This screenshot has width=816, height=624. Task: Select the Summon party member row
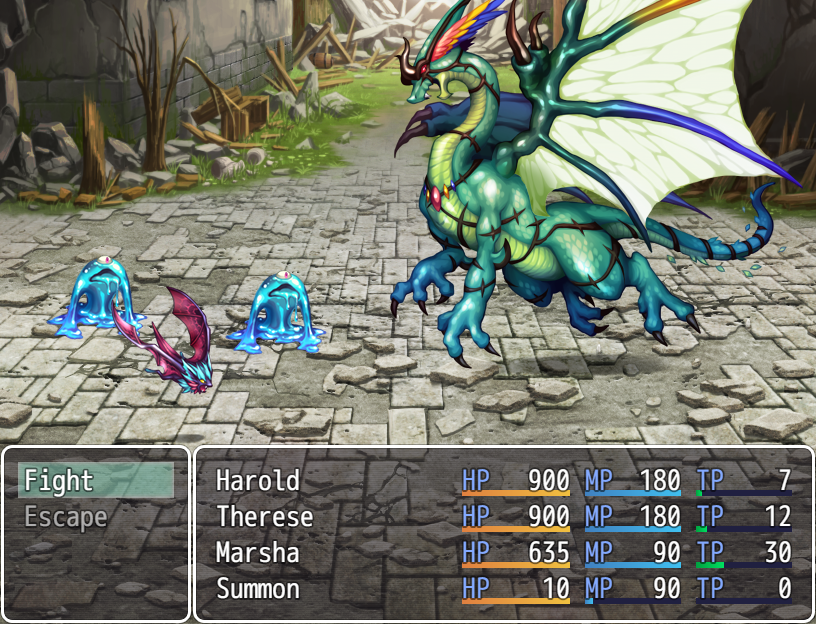tap(503, 589)
